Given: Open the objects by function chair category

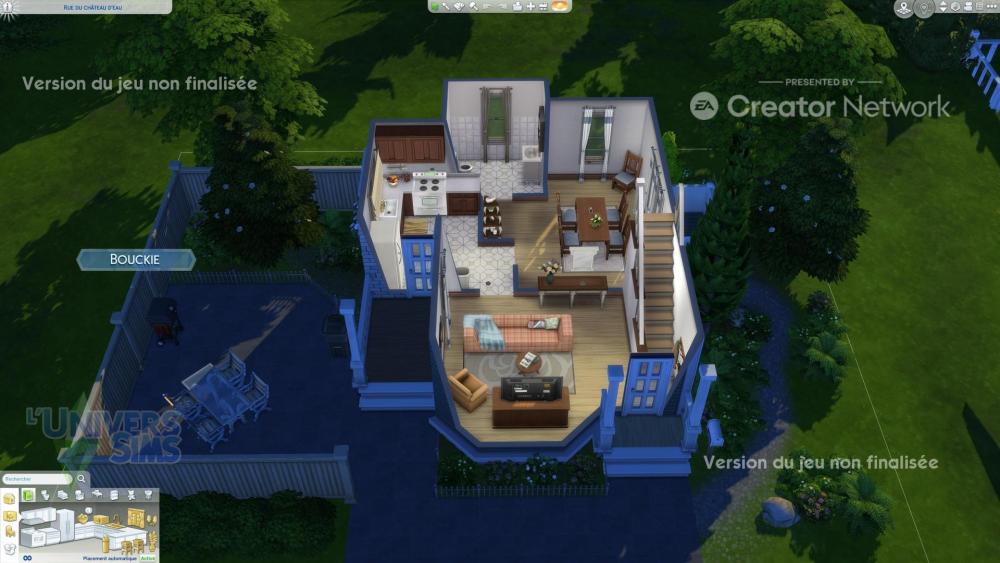Looking at the screenshot, I should tap(10, 532).
